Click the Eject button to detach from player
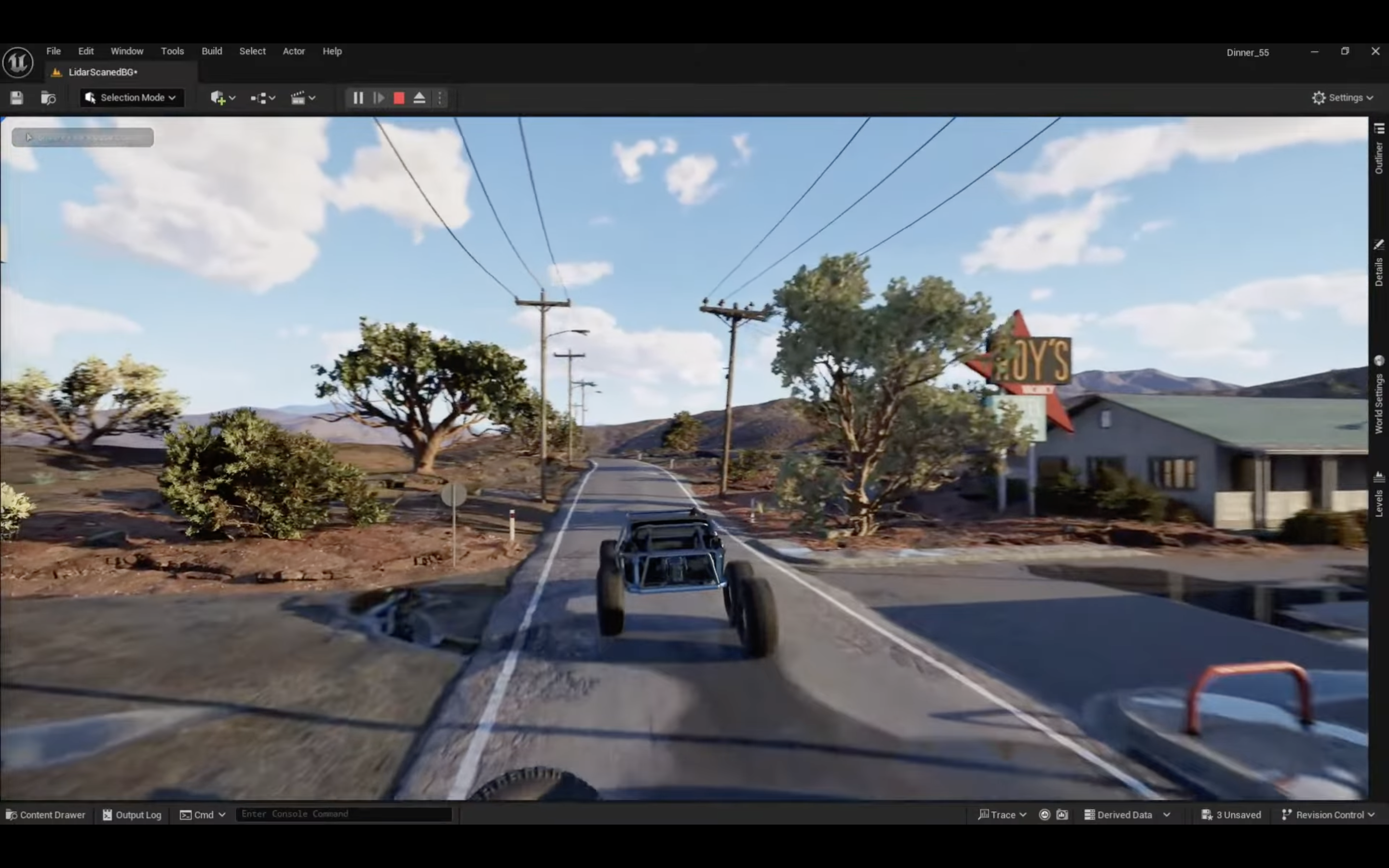1389x868 pixels. [420, 97]
